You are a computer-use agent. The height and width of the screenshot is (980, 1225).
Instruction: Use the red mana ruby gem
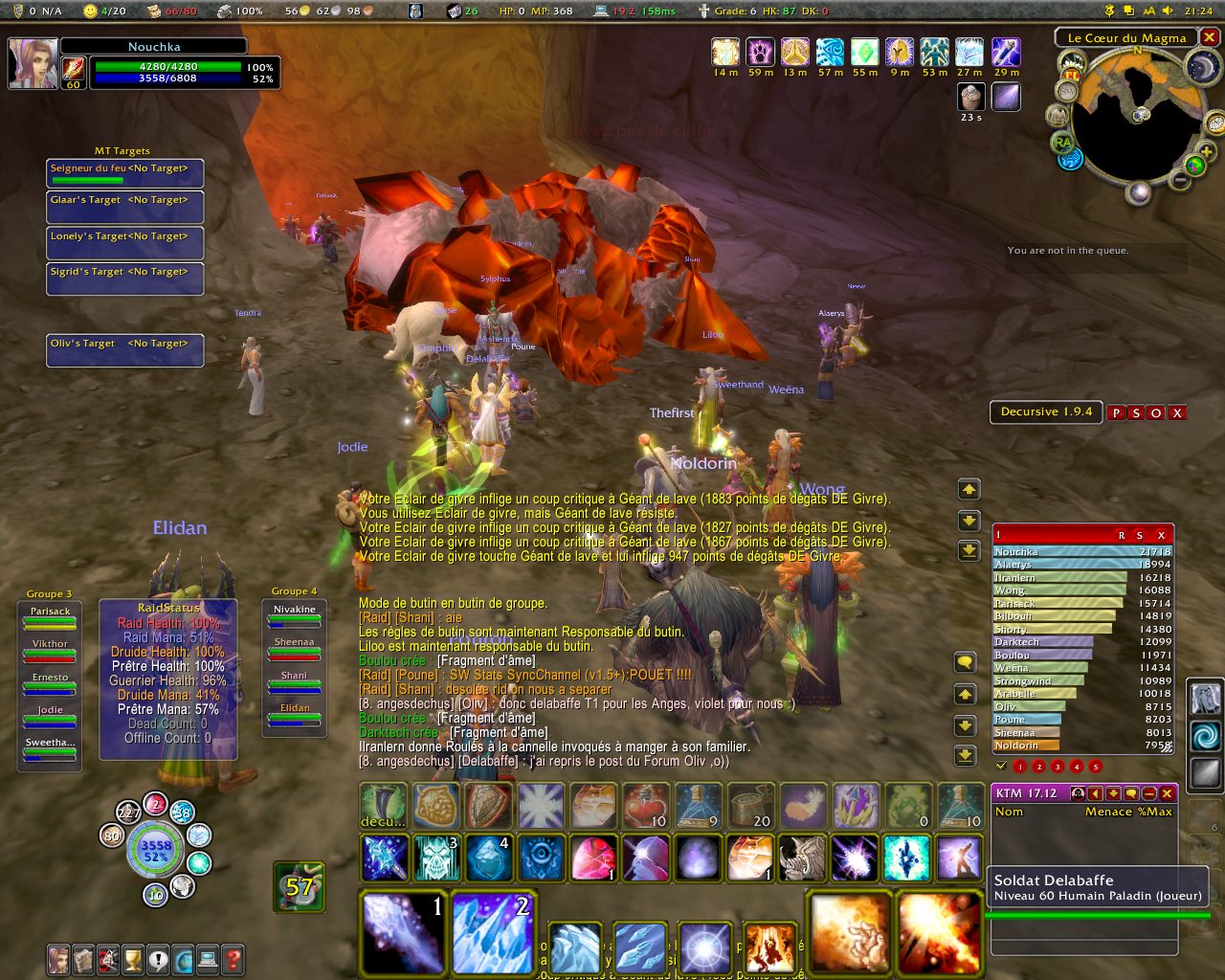593,857
